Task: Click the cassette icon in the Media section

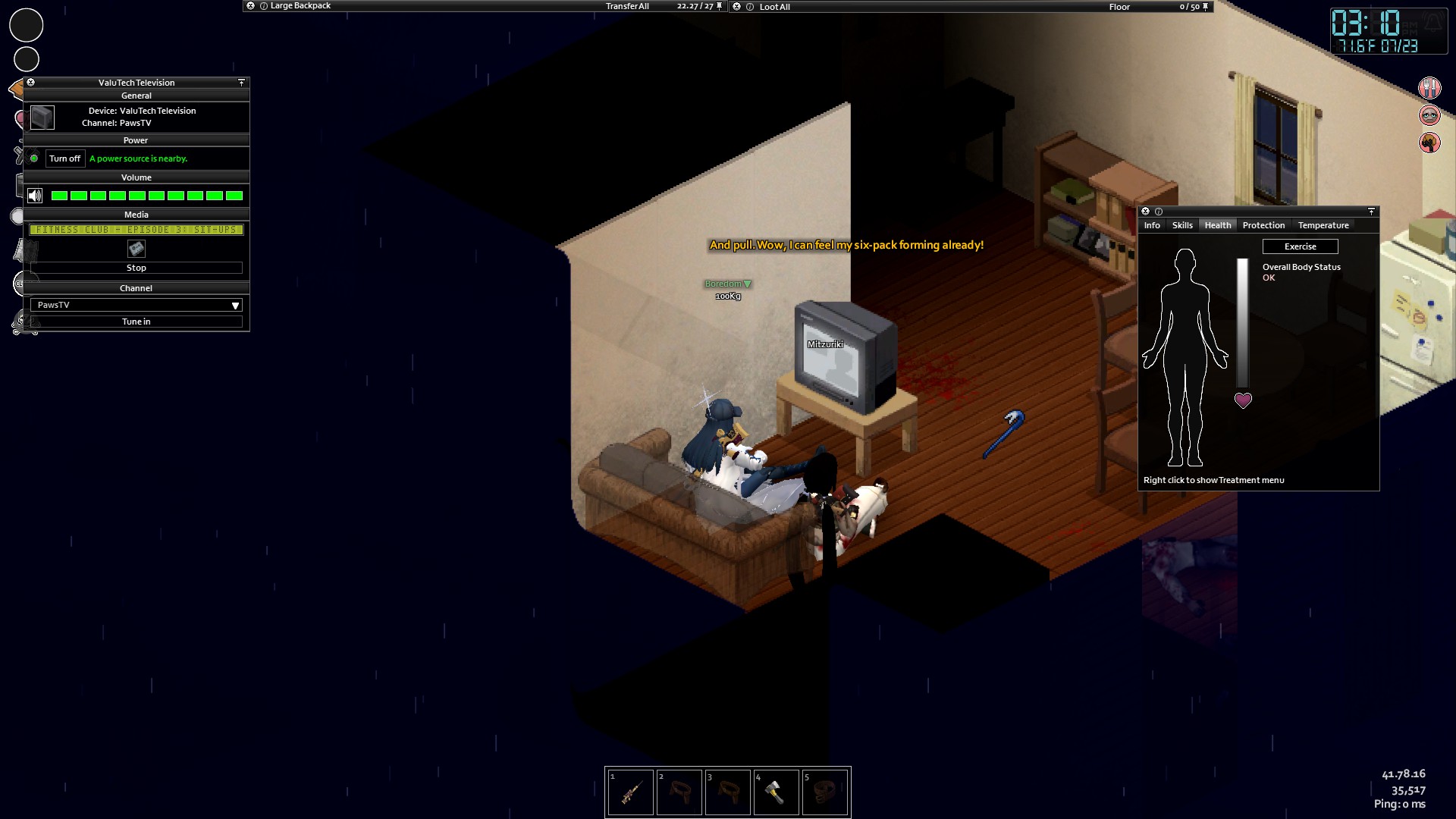Action: [136, 249]
